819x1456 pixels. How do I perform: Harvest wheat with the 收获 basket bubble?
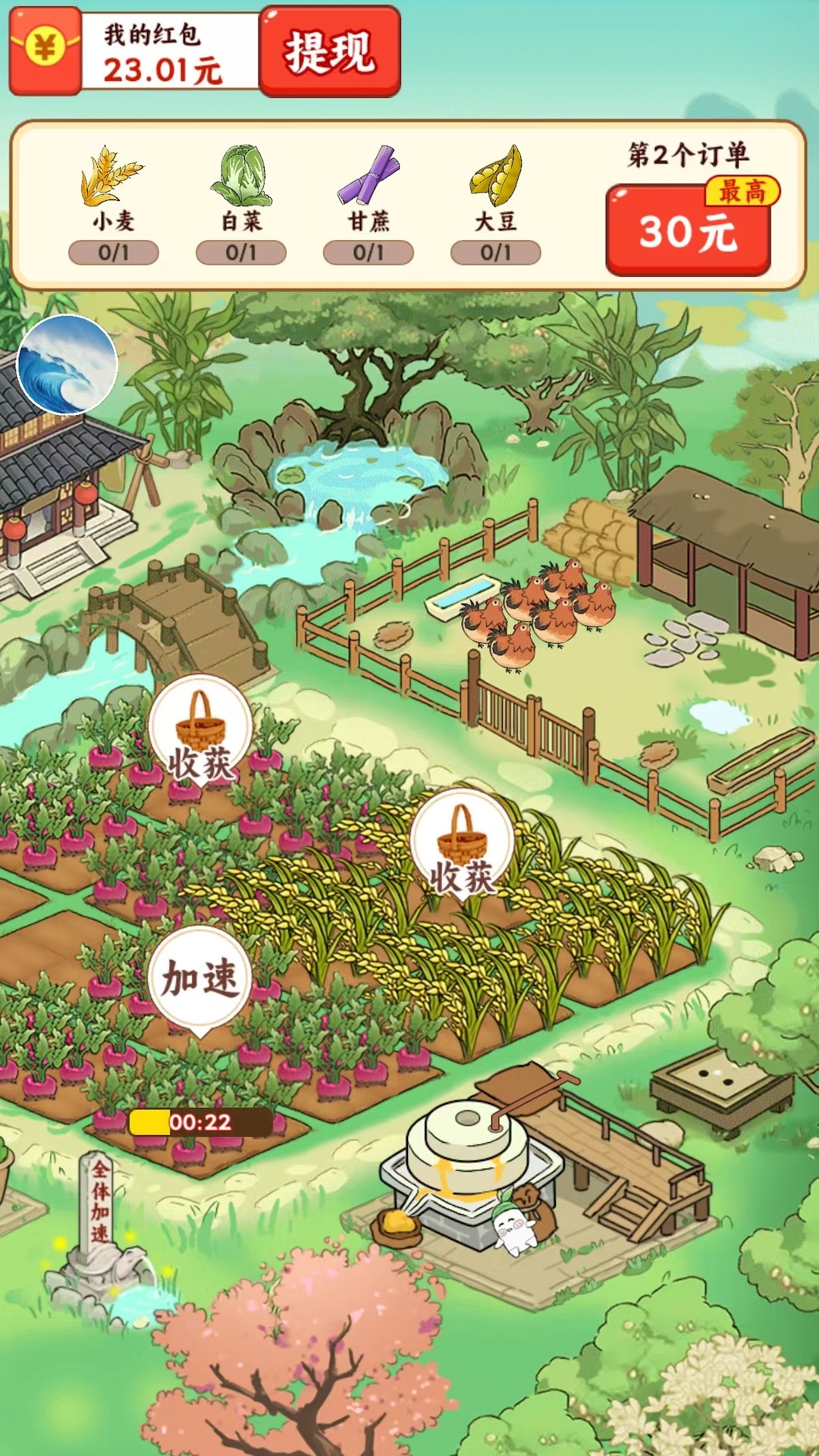[462, 844]
